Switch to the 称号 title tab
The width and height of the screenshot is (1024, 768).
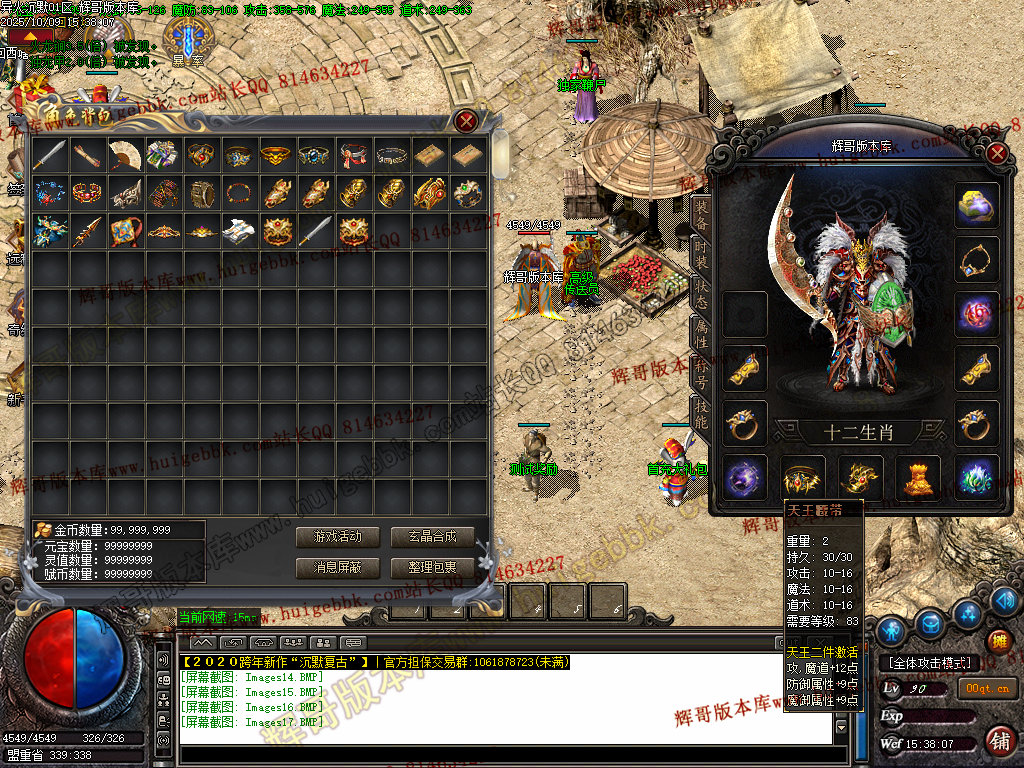701,372
